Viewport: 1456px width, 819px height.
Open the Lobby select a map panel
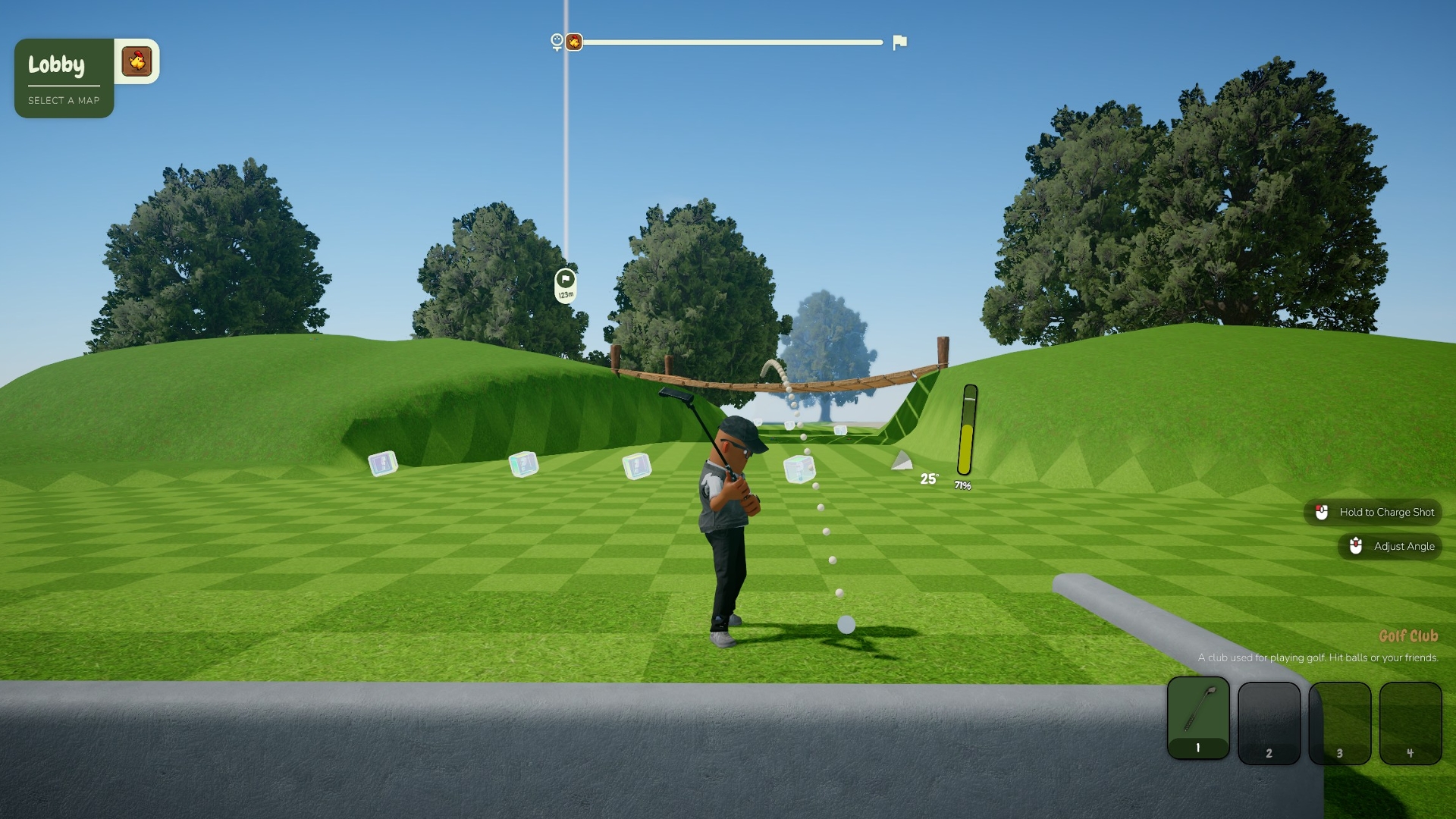tap(64, 78)
